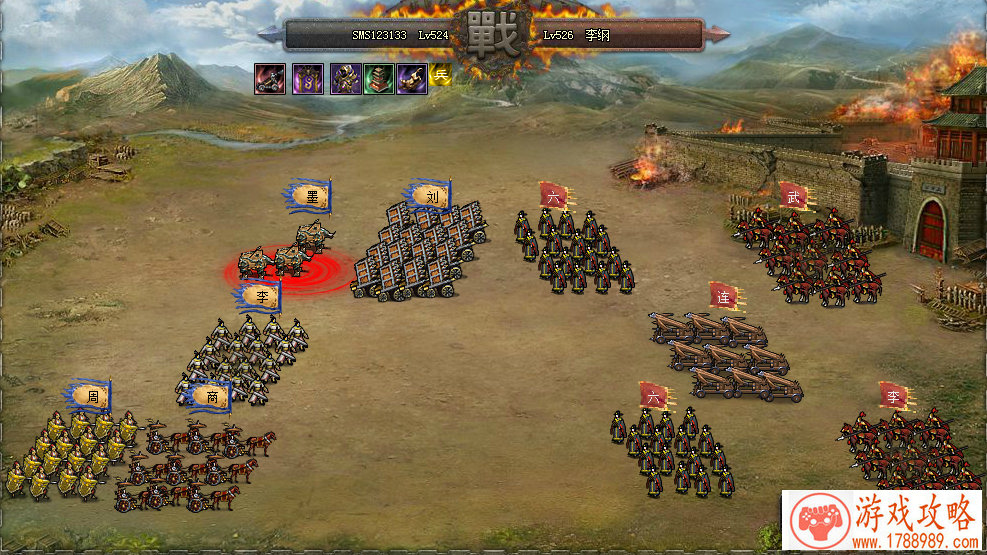Image resolution: width=987 pixels, height=555 pixels.
Task: Activate the green pagoda tower icon
Action: 378,78
